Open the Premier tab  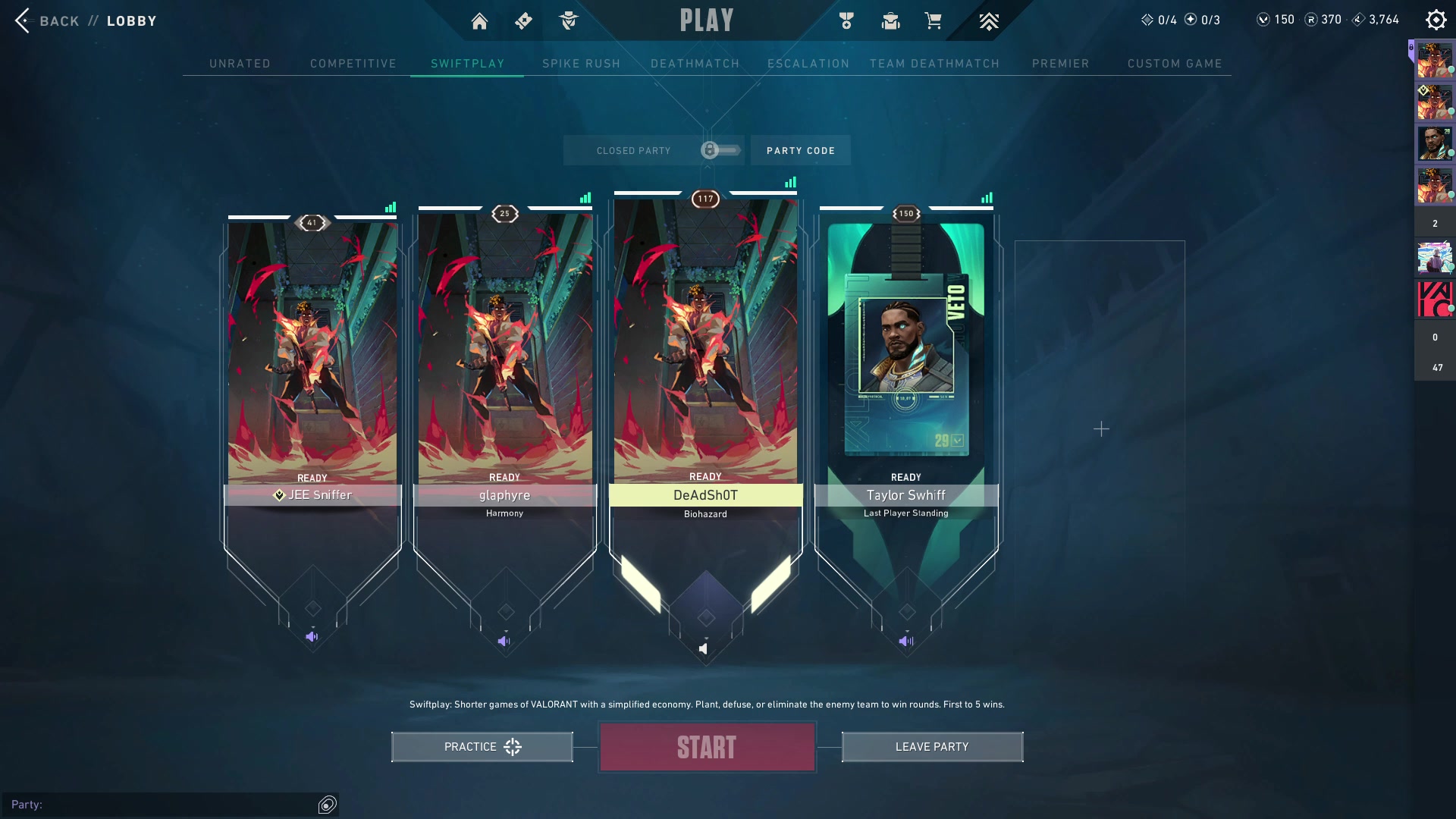(1060, 64)
